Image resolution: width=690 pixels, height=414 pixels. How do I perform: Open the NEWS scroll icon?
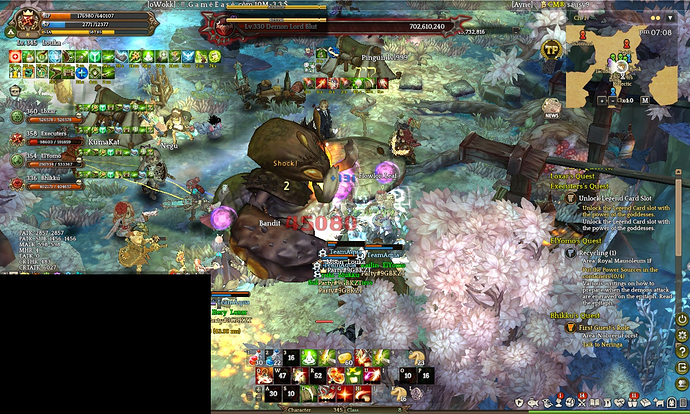(x=551, y=106)
